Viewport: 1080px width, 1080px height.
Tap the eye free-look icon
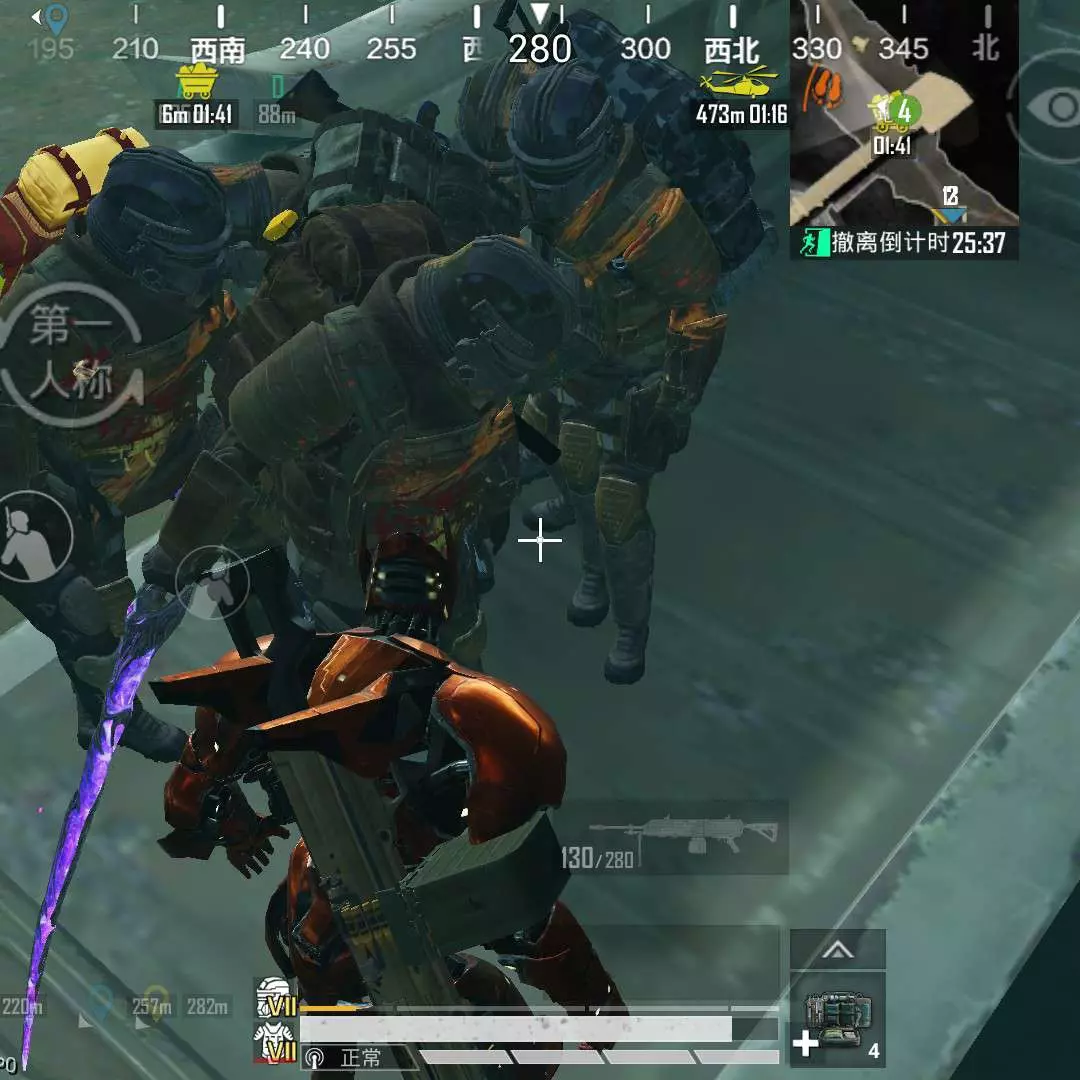tap(1055, 107)
